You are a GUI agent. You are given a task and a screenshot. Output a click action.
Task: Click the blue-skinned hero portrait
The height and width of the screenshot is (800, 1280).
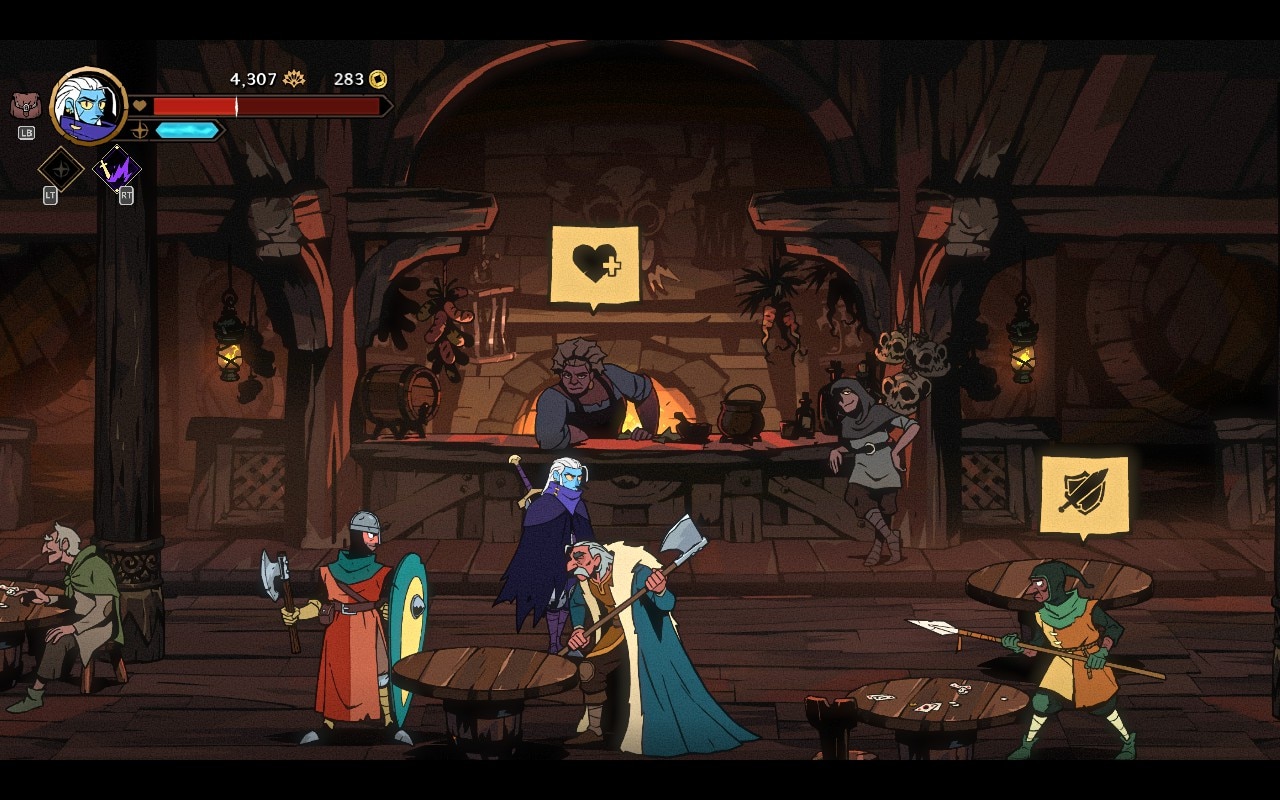click(89, 106)
